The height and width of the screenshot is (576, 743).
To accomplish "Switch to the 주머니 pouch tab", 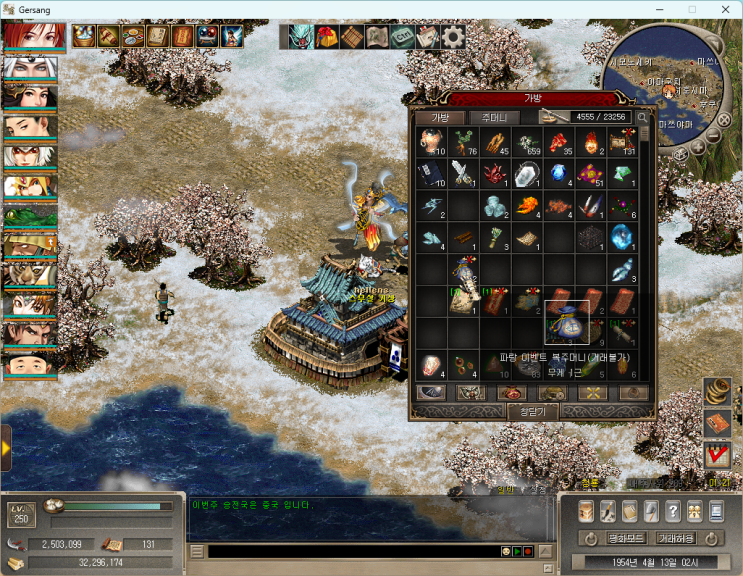I will 494,117.
